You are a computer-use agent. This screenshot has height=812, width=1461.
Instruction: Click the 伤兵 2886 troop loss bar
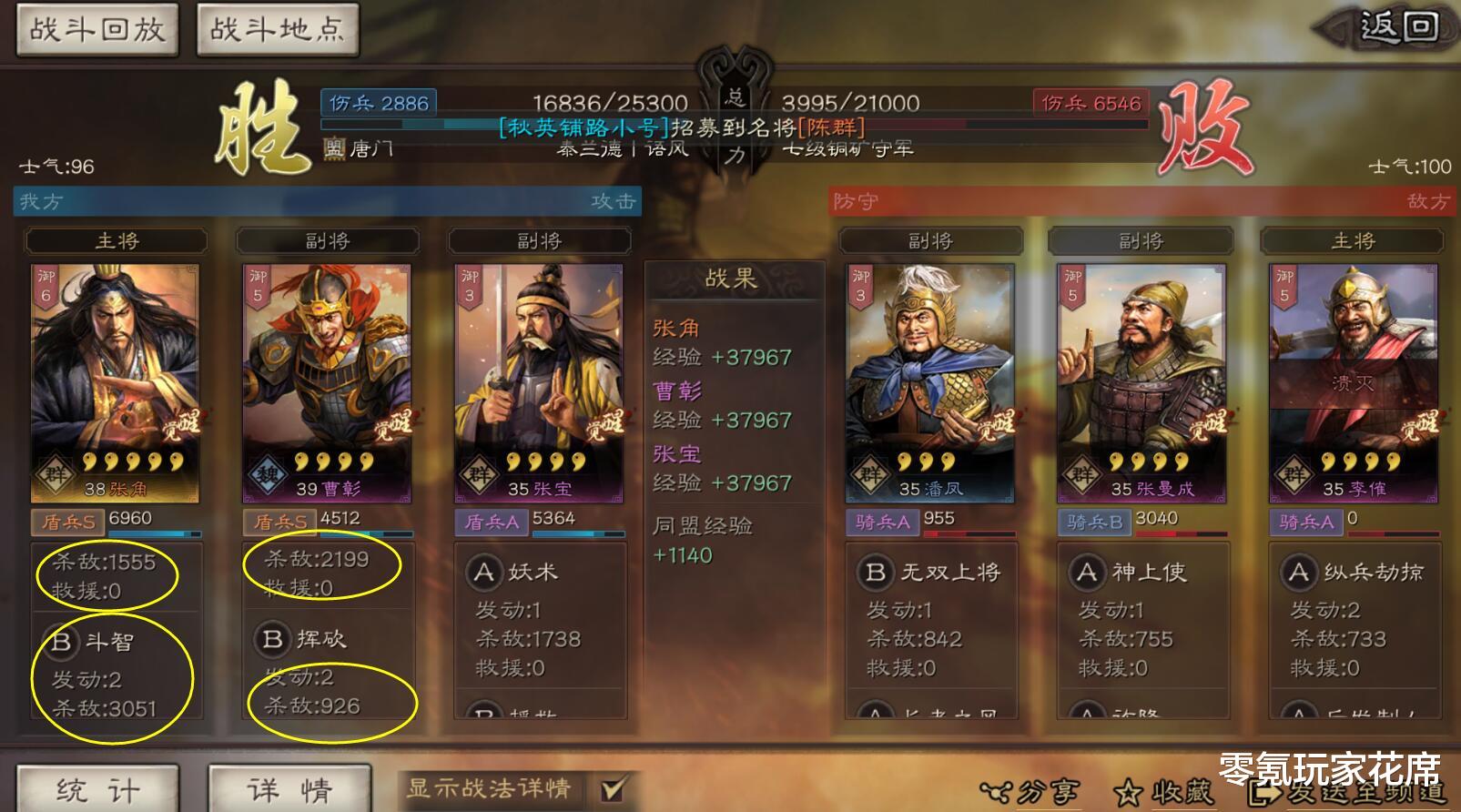click(x=377, y=103)
